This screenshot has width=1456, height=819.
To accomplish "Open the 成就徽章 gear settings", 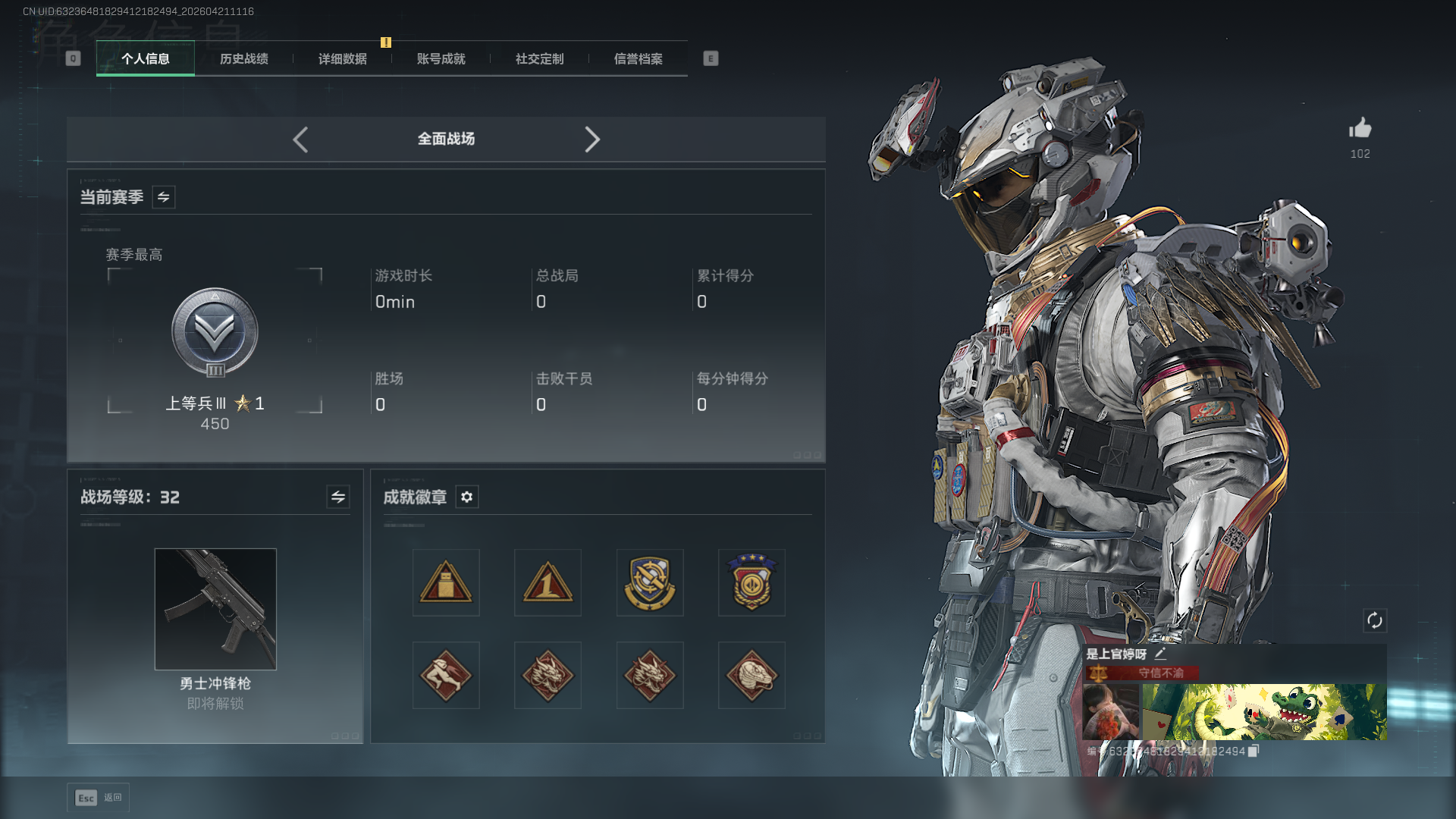I will click(x=467, y=497).
